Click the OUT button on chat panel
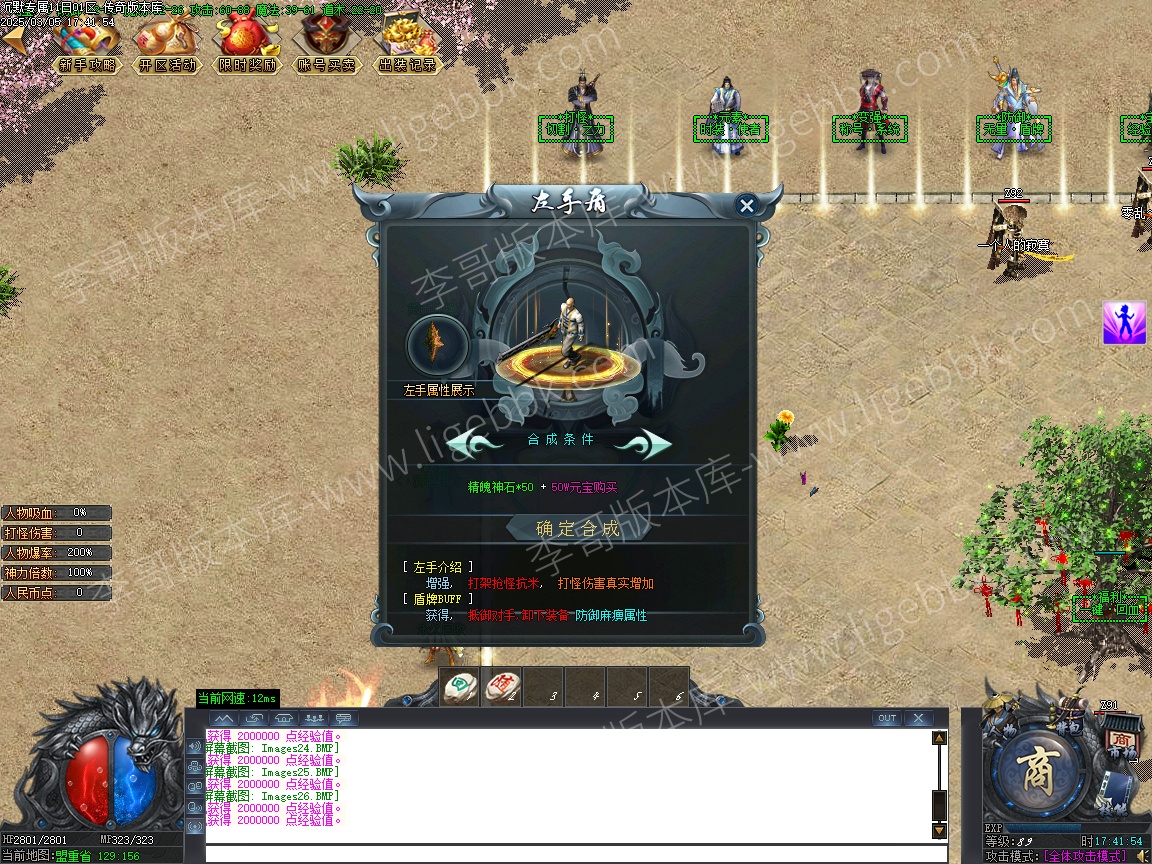 coord(886,718)
